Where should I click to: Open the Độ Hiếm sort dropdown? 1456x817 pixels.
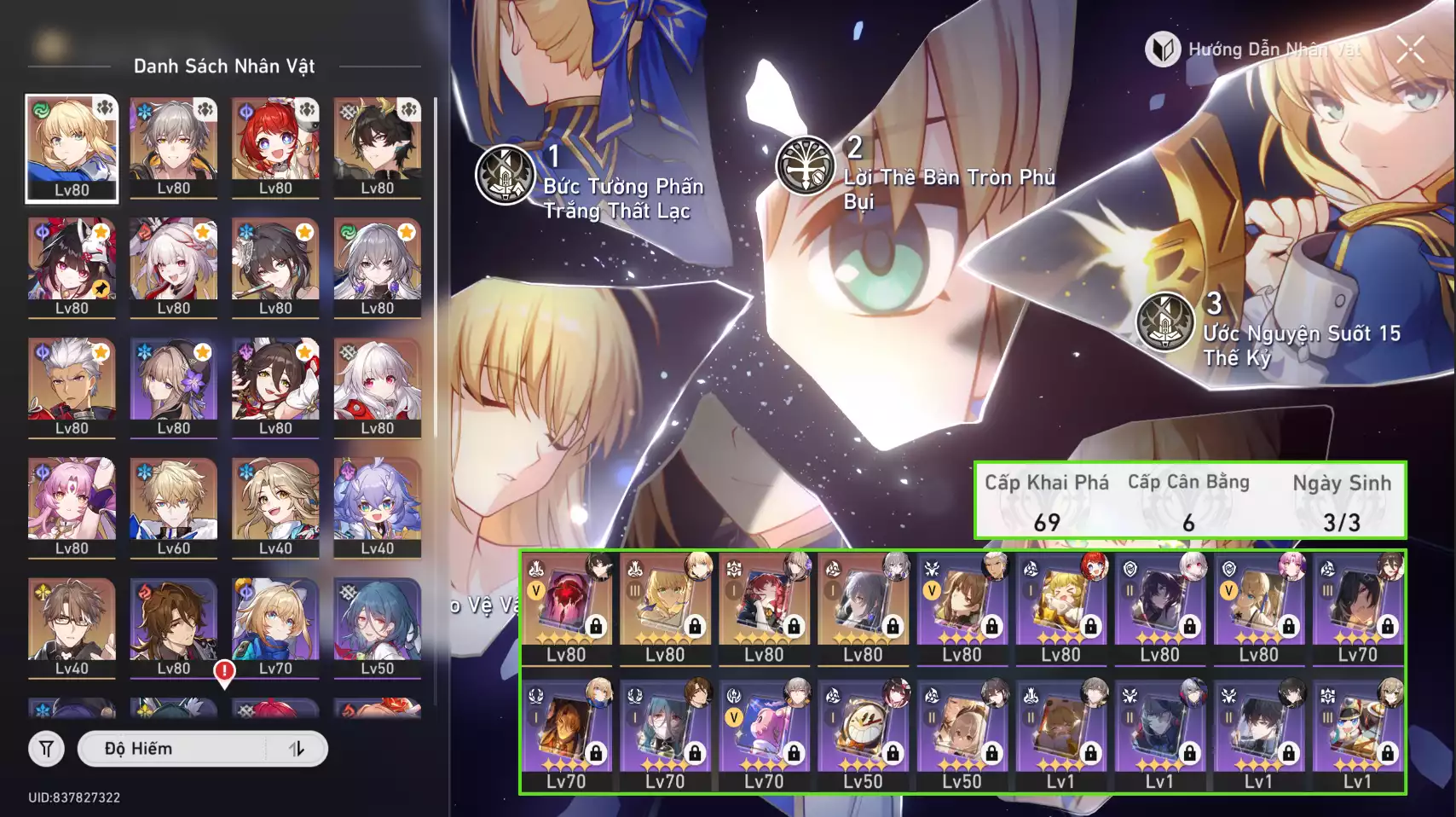tap(183, 749)
